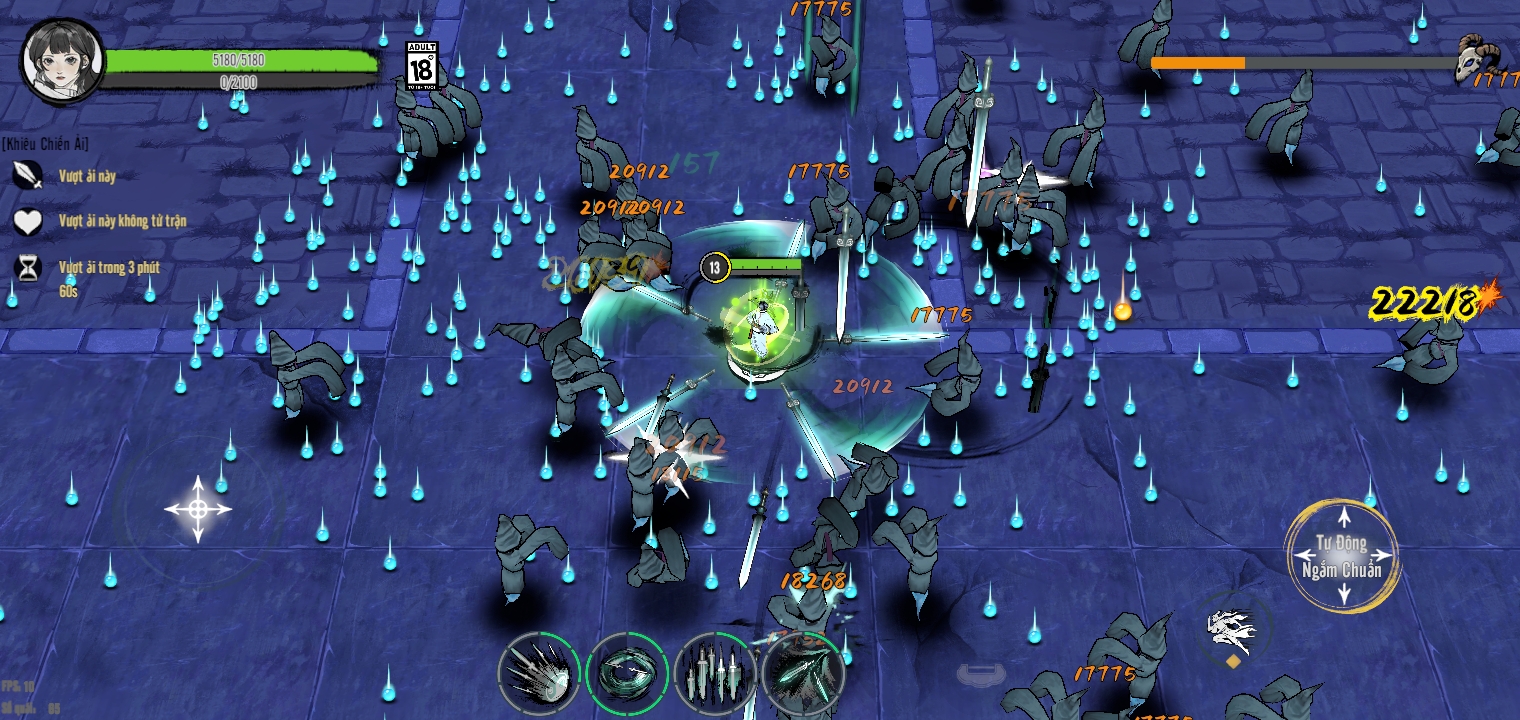Screen dimensions: 1520x720
Task: Activate the whirlwind tornado skill
Action: (x=628, y=672)
